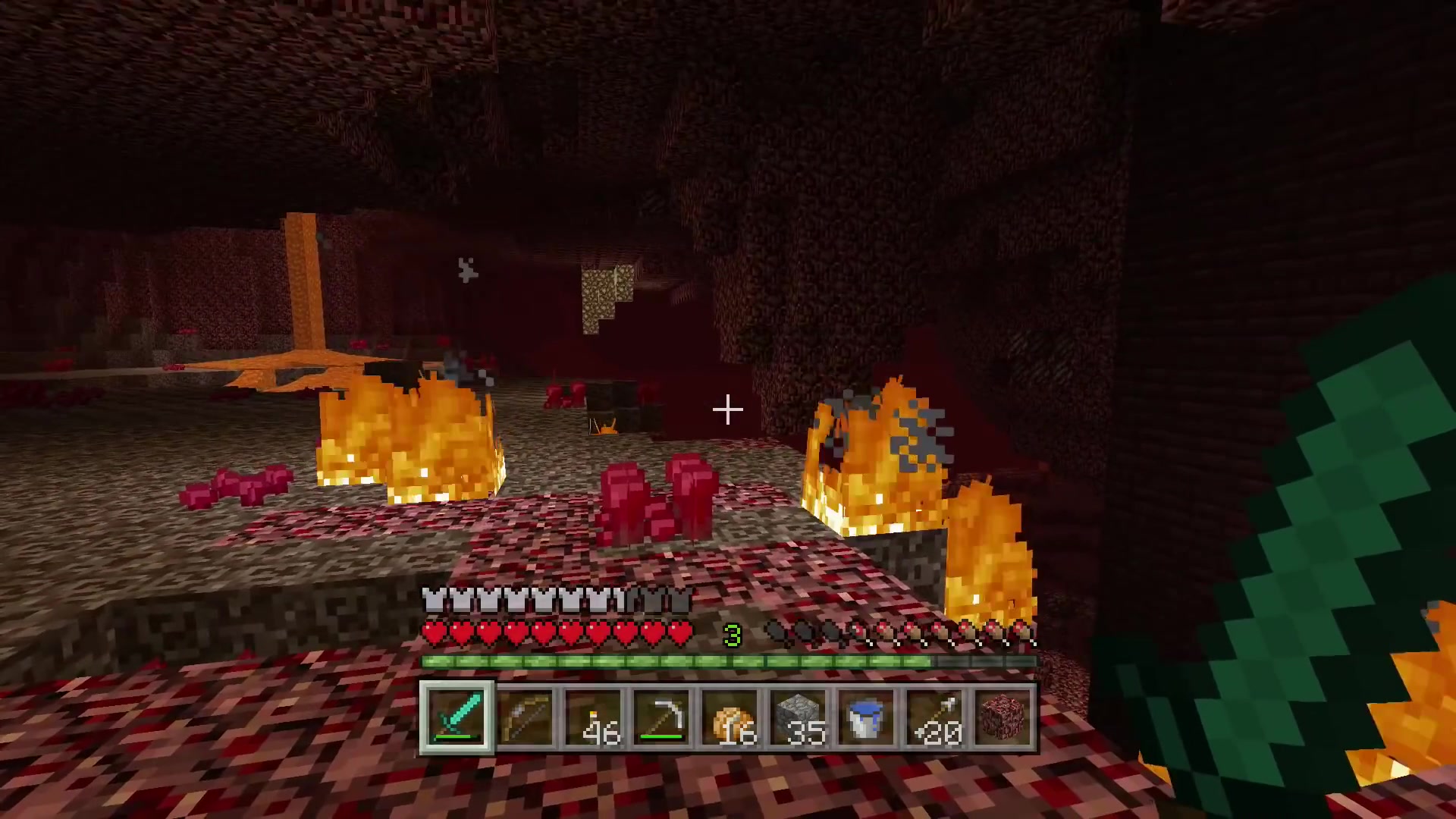Select the arrow stack of 20
This screenshot has height=819, width=1456.
point(934,717)
